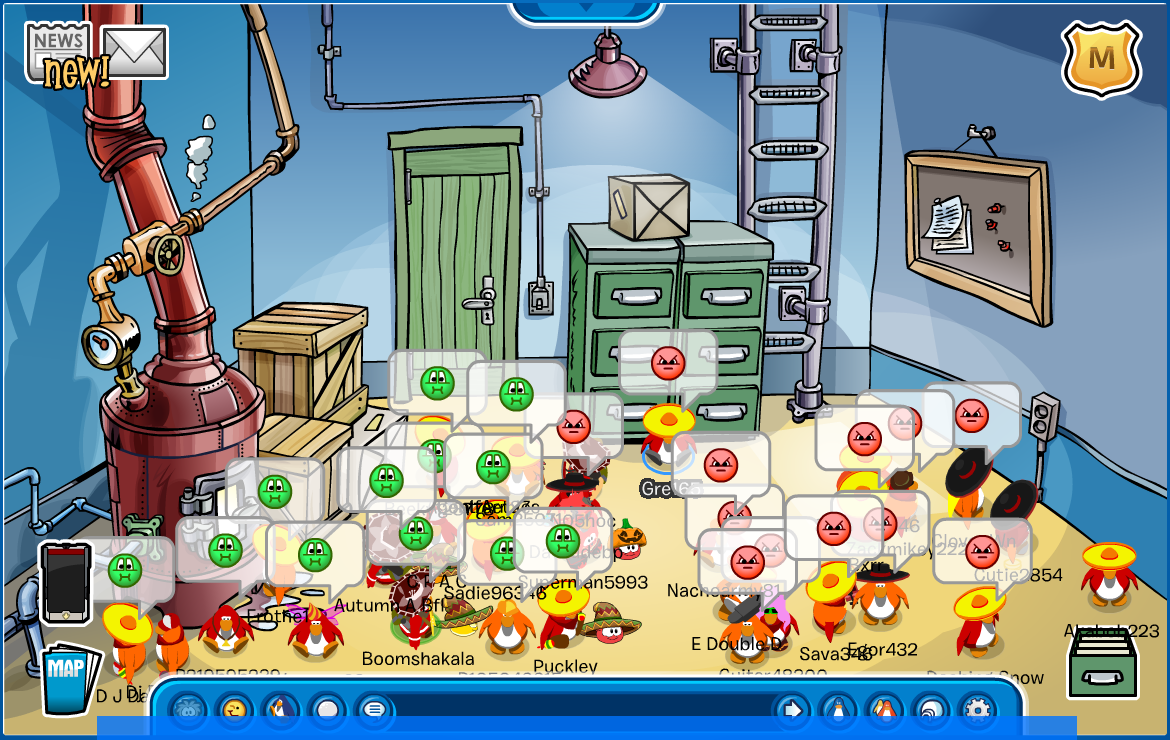Send the chat message with the arrow button
This screenshot has width=1170, height=740.
click(792, 710)
